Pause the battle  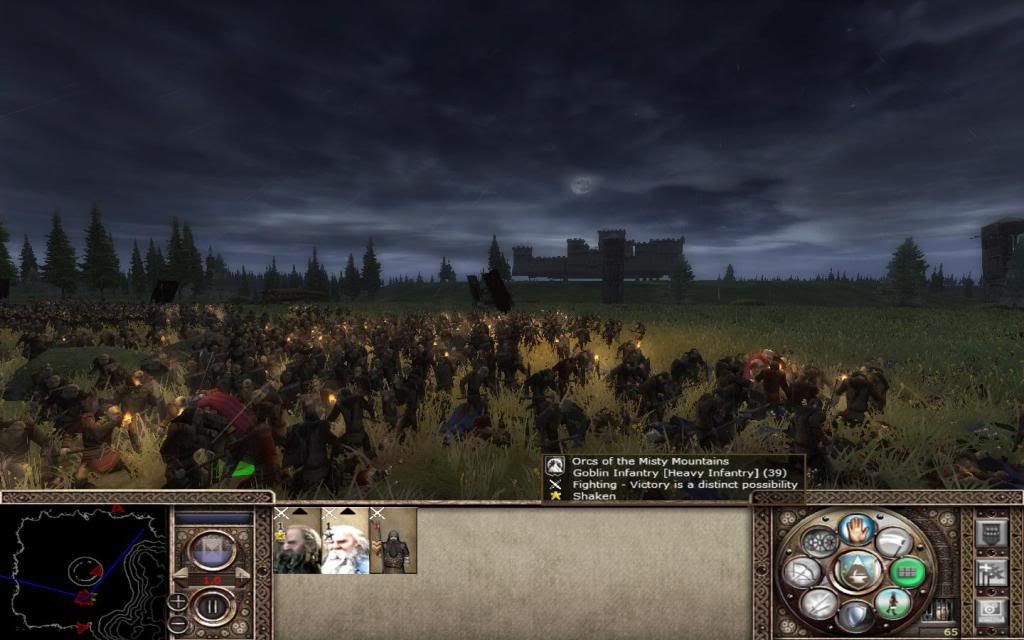212,605
